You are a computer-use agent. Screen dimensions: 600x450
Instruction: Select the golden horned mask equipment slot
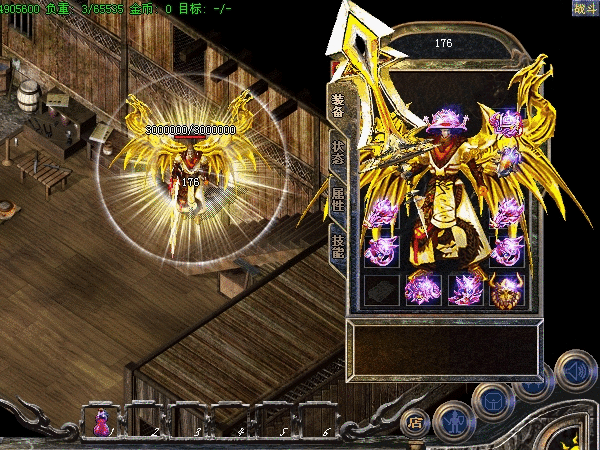tap(506, 289)
